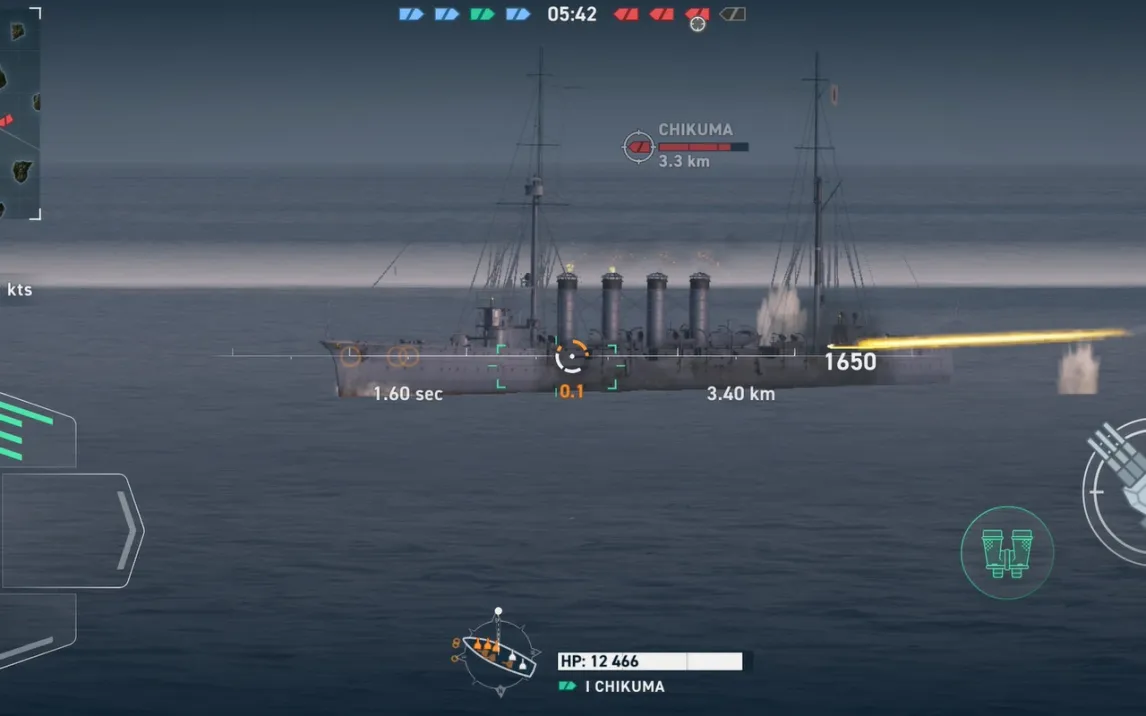Open the minimap
Image resolution: width=1146 pixels, height=716 pixels.
(20, 112)
